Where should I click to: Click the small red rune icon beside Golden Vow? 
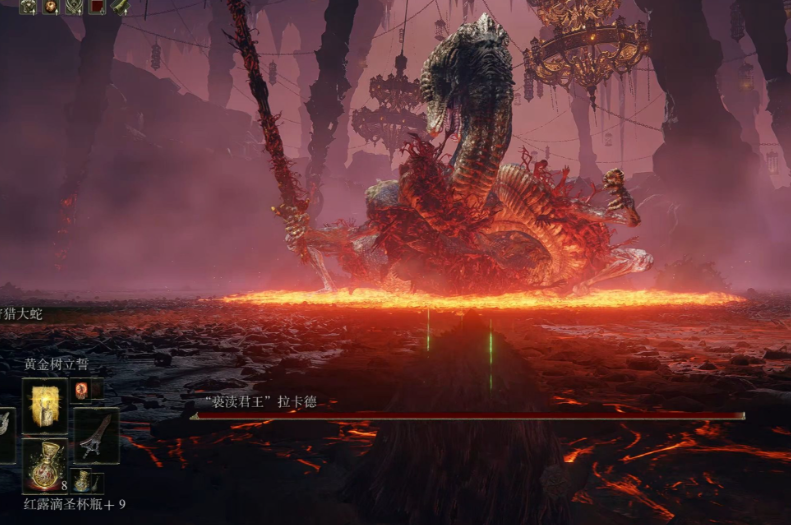[x=81, y=390]
